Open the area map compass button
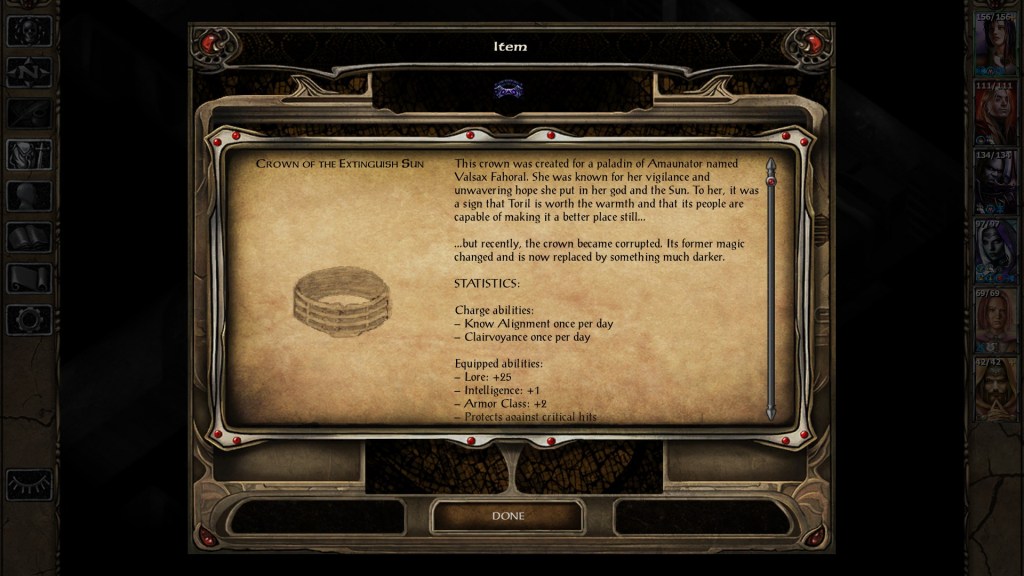The height and width of the screenshot is (576, 1024). click(x=29, y=71)
